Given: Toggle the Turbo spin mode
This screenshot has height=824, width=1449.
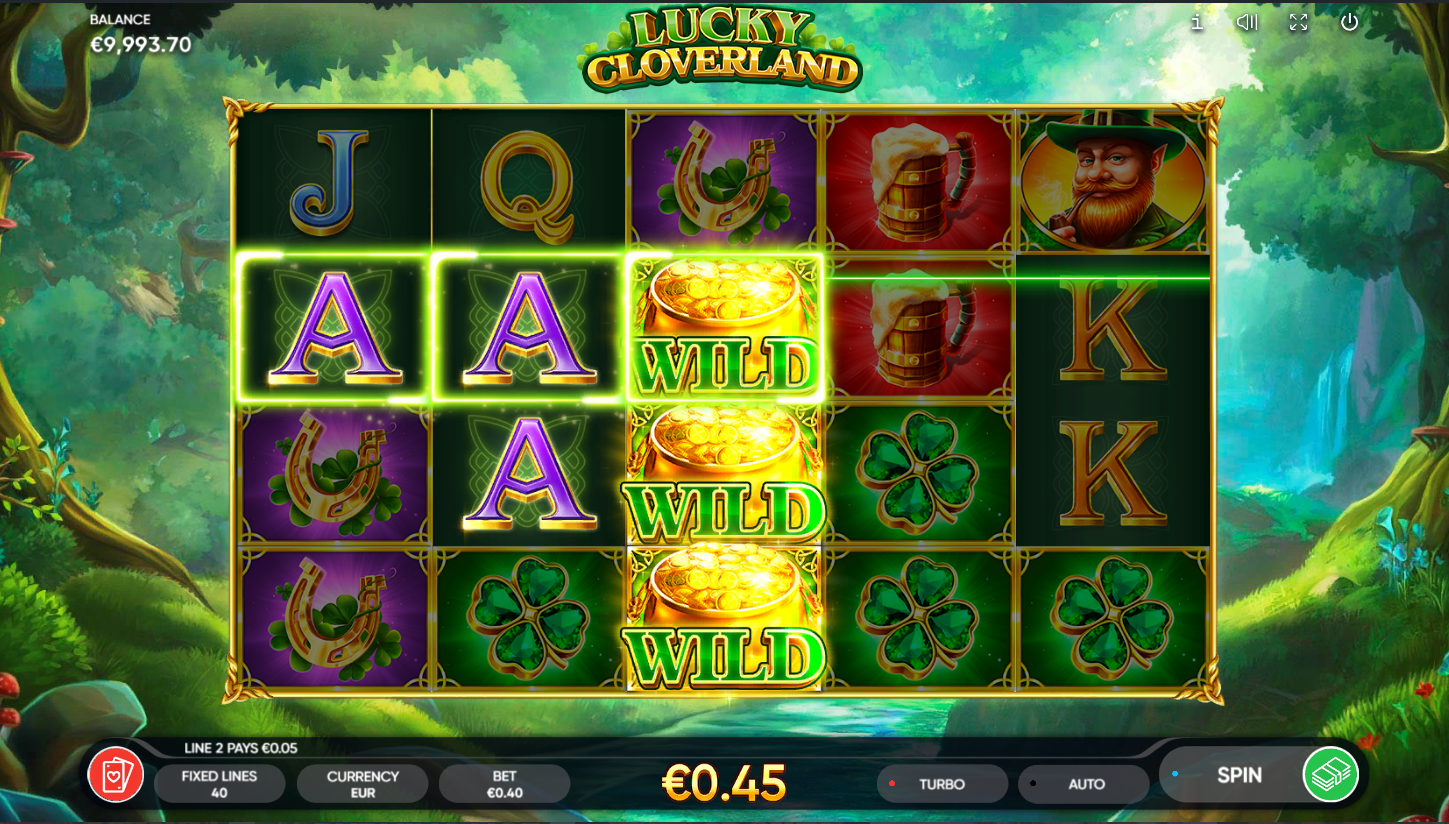Looking at the screenshot, I should (942, 784).
